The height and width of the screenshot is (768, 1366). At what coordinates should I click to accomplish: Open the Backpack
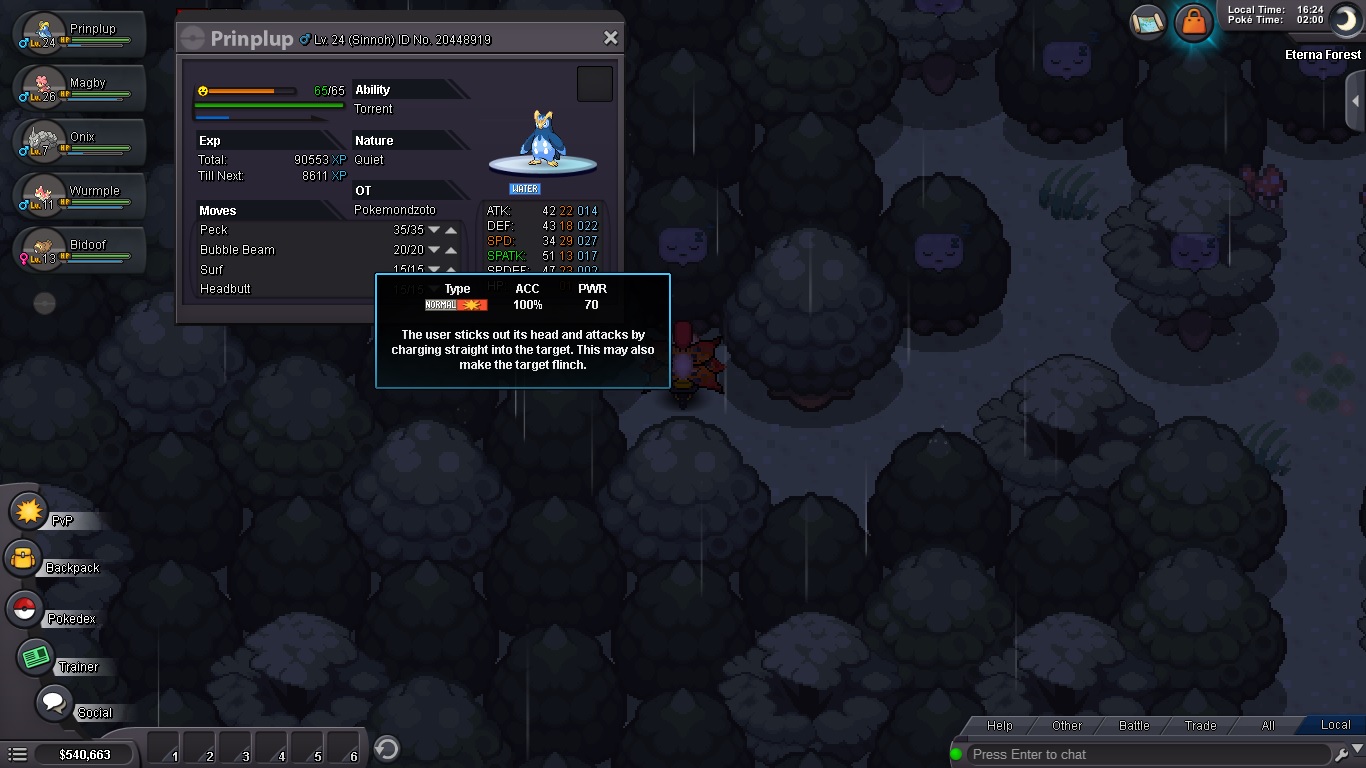[x=24, y=559]
